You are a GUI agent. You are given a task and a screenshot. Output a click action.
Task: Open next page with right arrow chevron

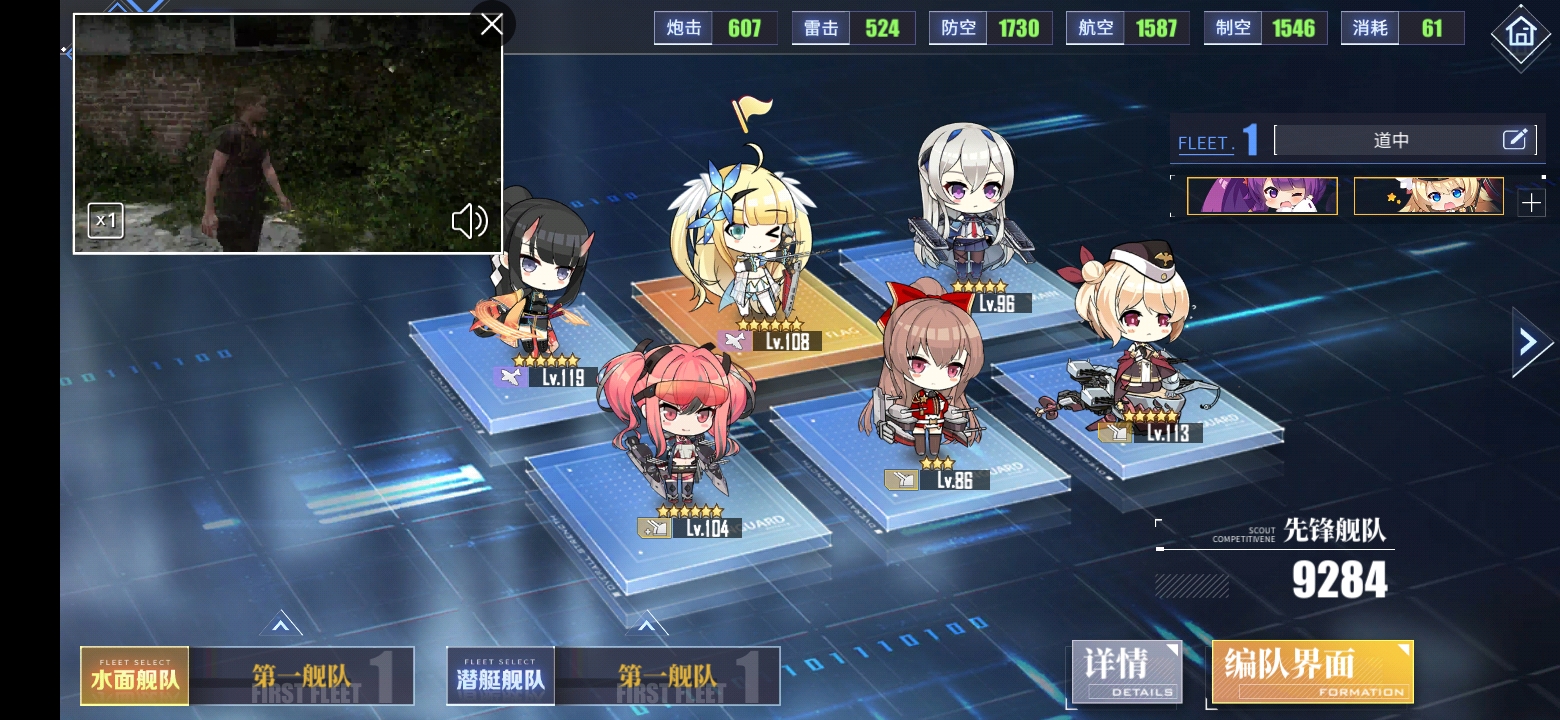[x=1531, y=341]
